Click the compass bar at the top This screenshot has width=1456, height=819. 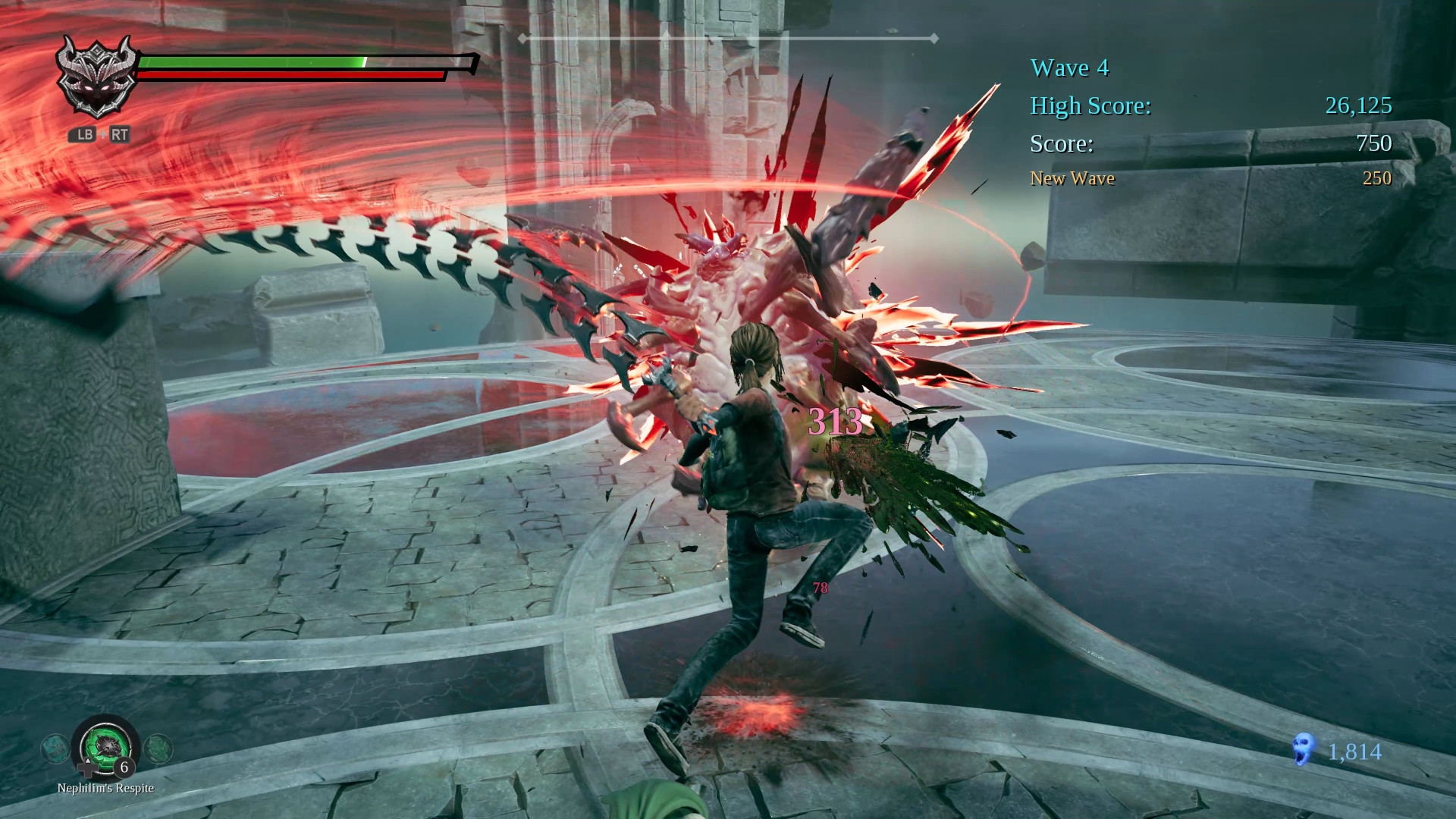728,37
